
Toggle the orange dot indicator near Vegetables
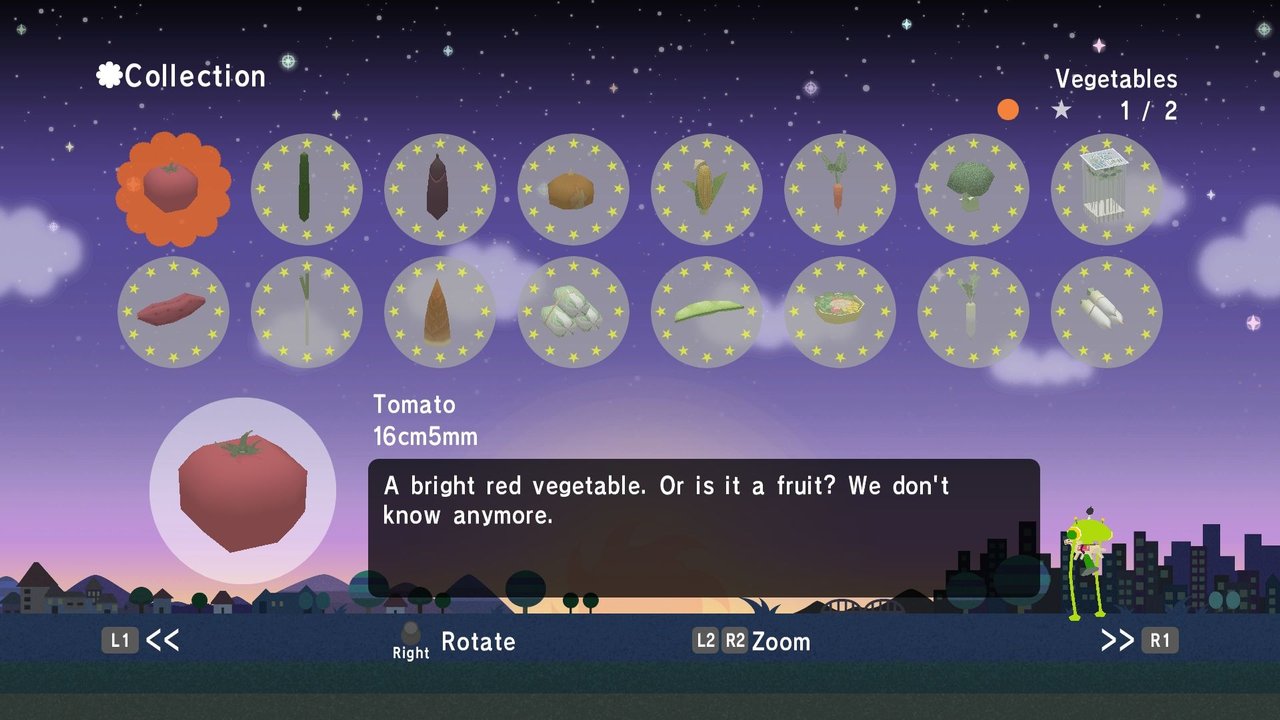(1008, 110)
